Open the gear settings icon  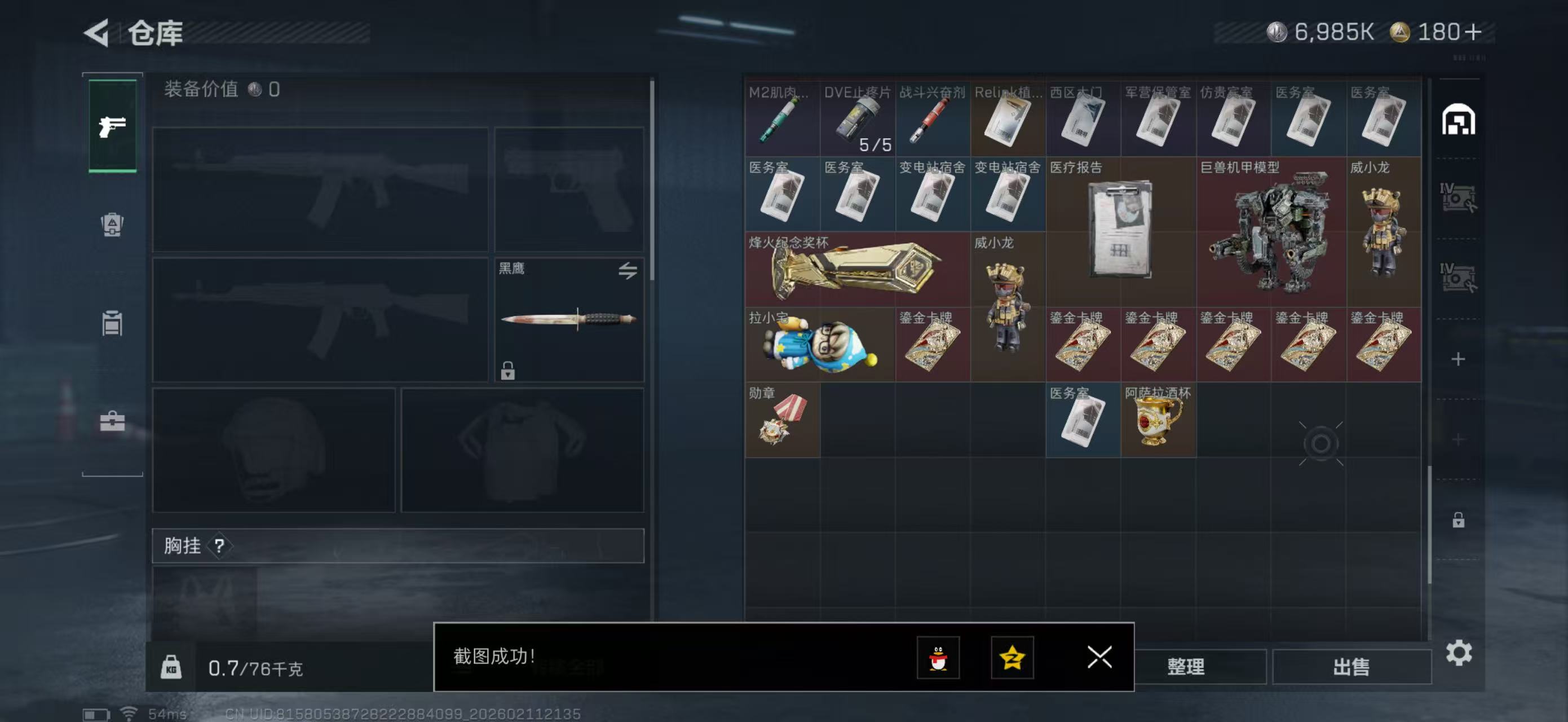1459,653
